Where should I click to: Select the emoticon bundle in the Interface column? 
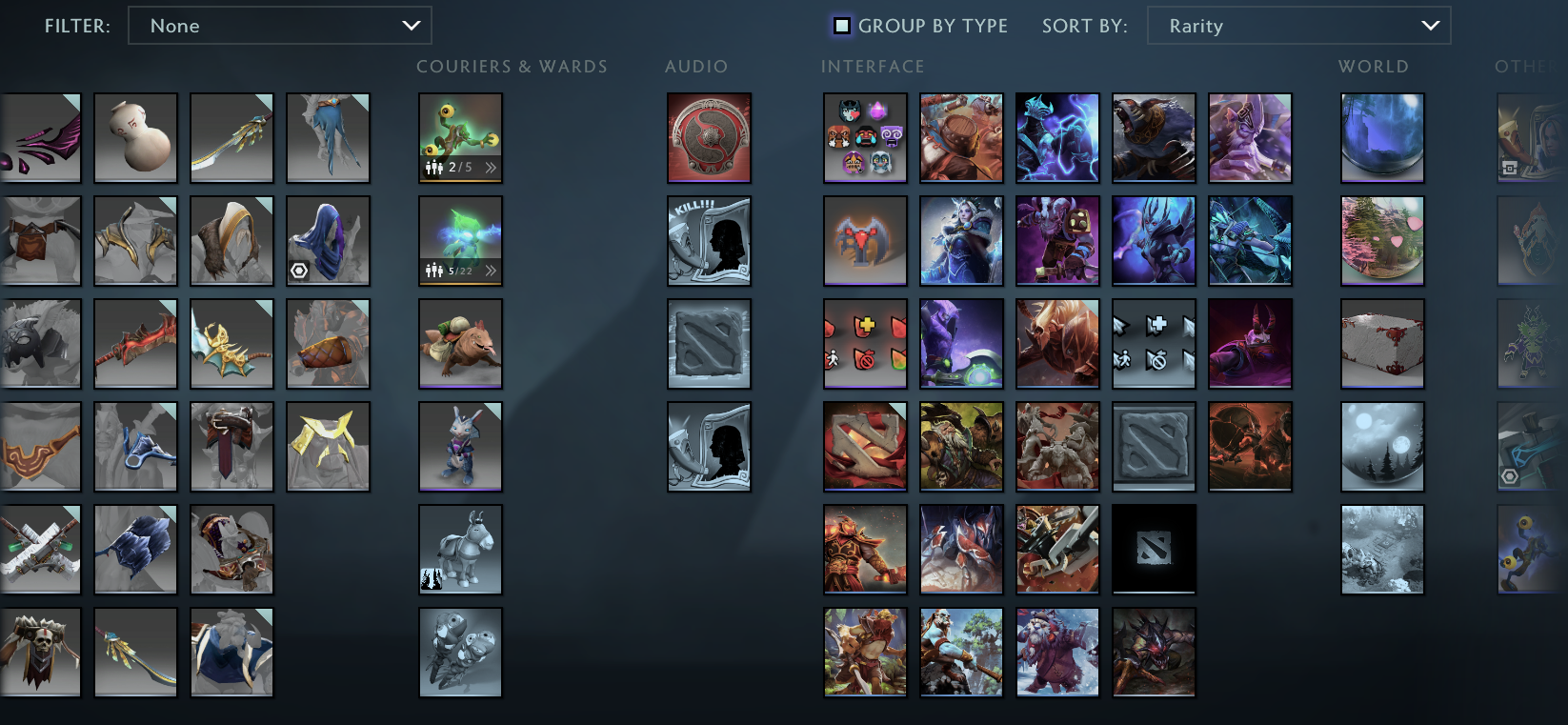click(864, 138)
